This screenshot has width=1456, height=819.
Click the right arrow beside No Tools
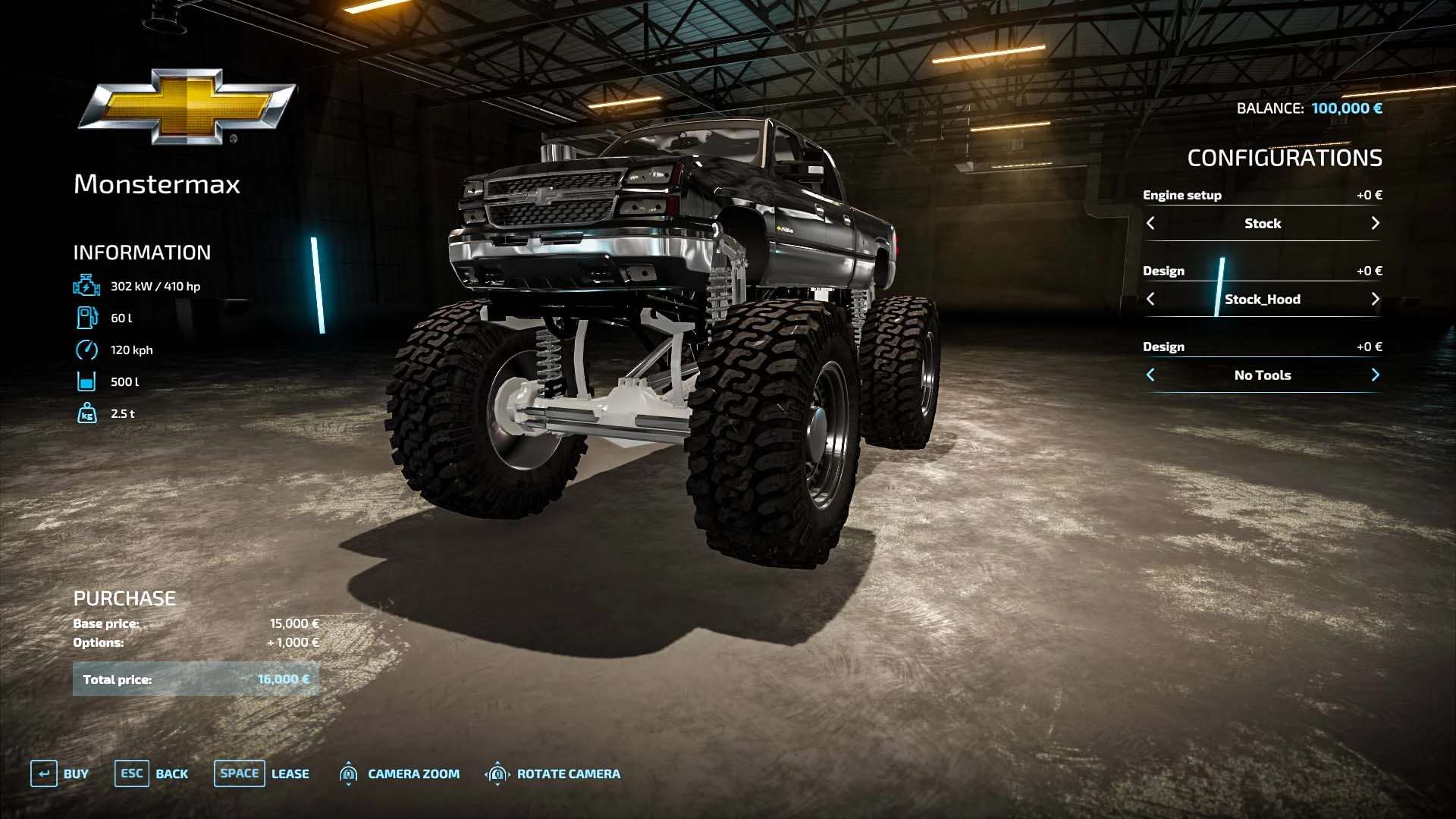click(x=1375, y=375)
